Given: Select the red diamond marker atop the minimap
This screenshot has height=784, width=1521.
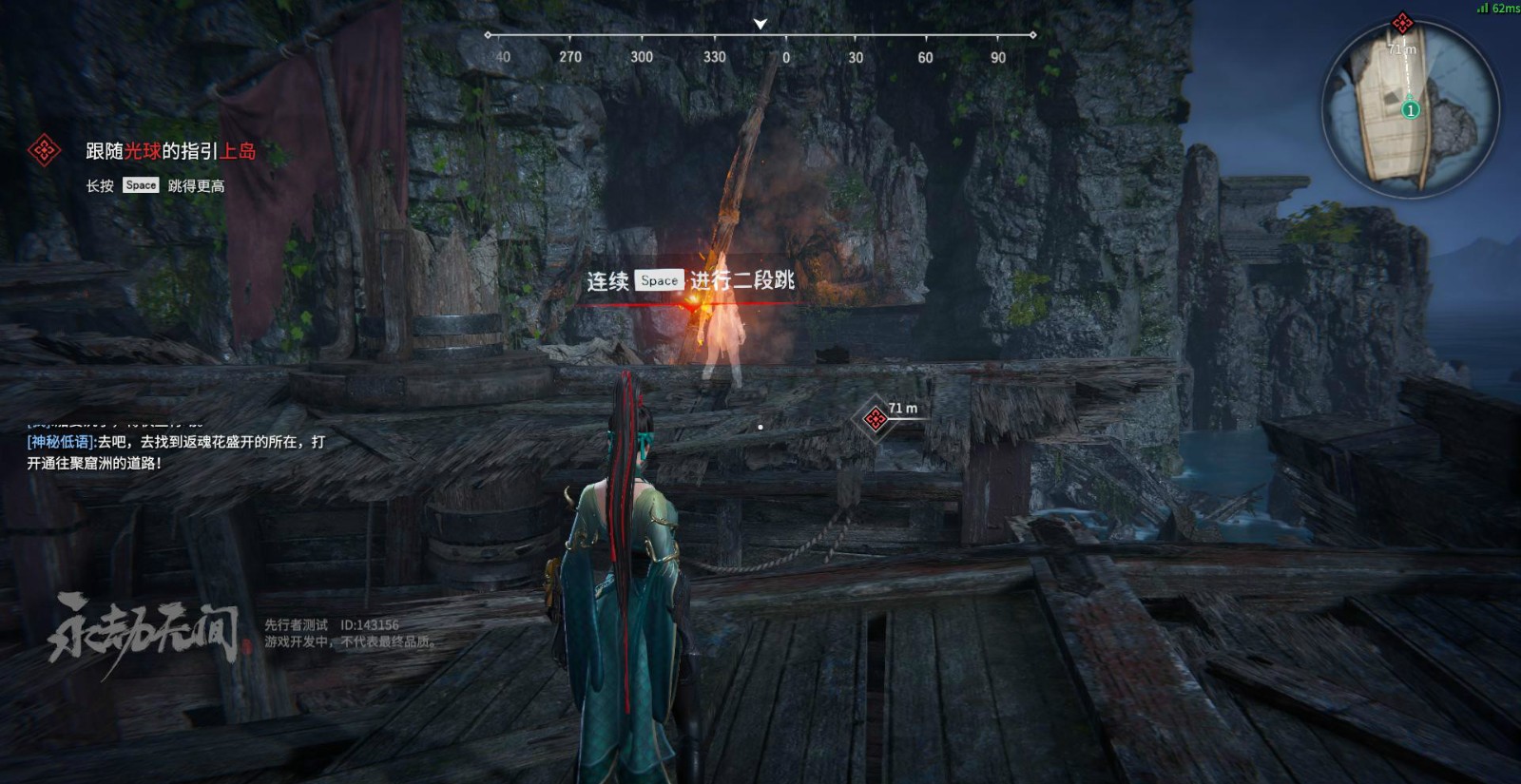Looking at the screenshot, I should 1401,23.
